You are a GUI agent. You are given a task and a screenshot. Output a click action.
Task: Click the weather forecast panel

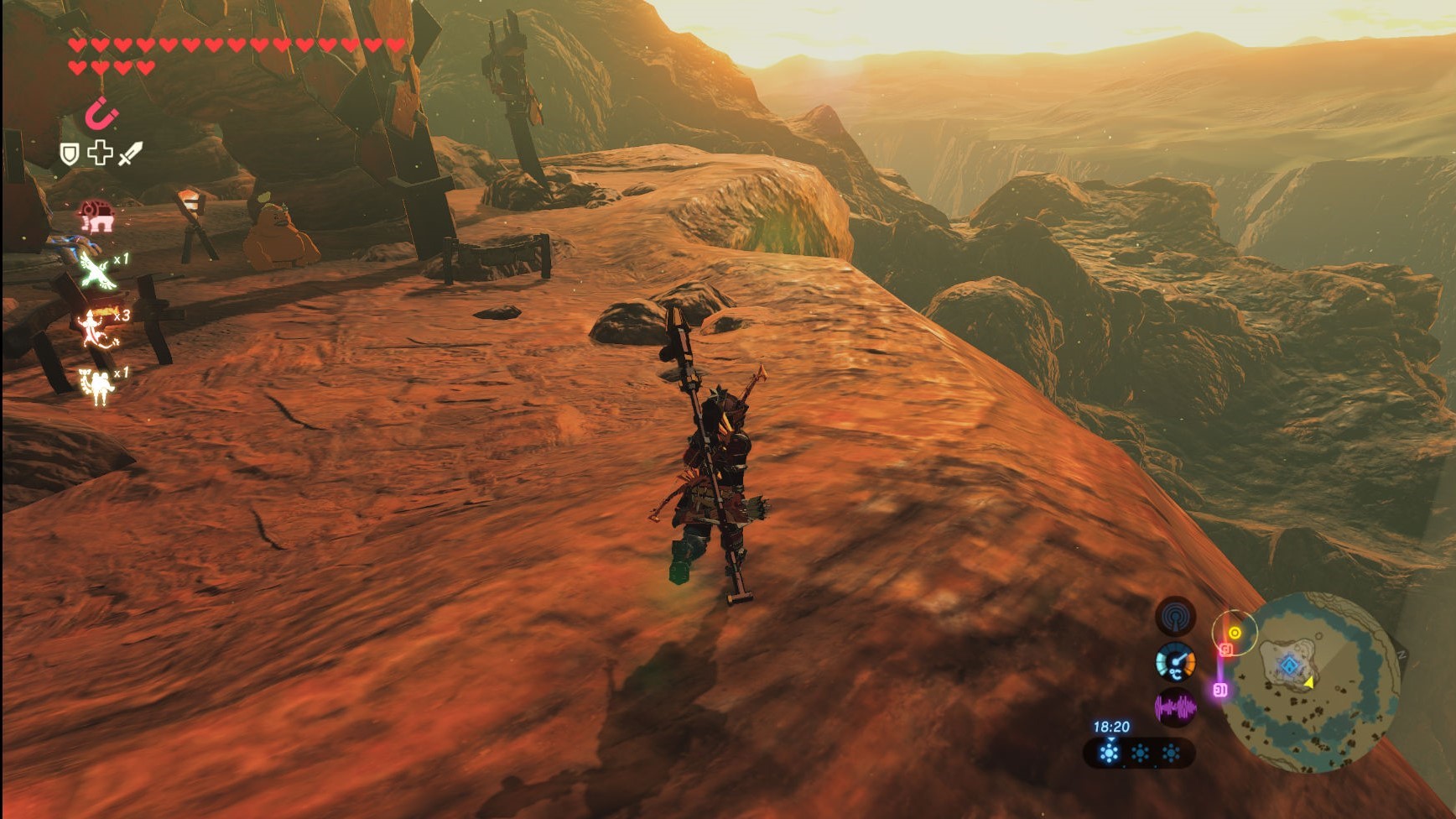[x=1139, y=753]
